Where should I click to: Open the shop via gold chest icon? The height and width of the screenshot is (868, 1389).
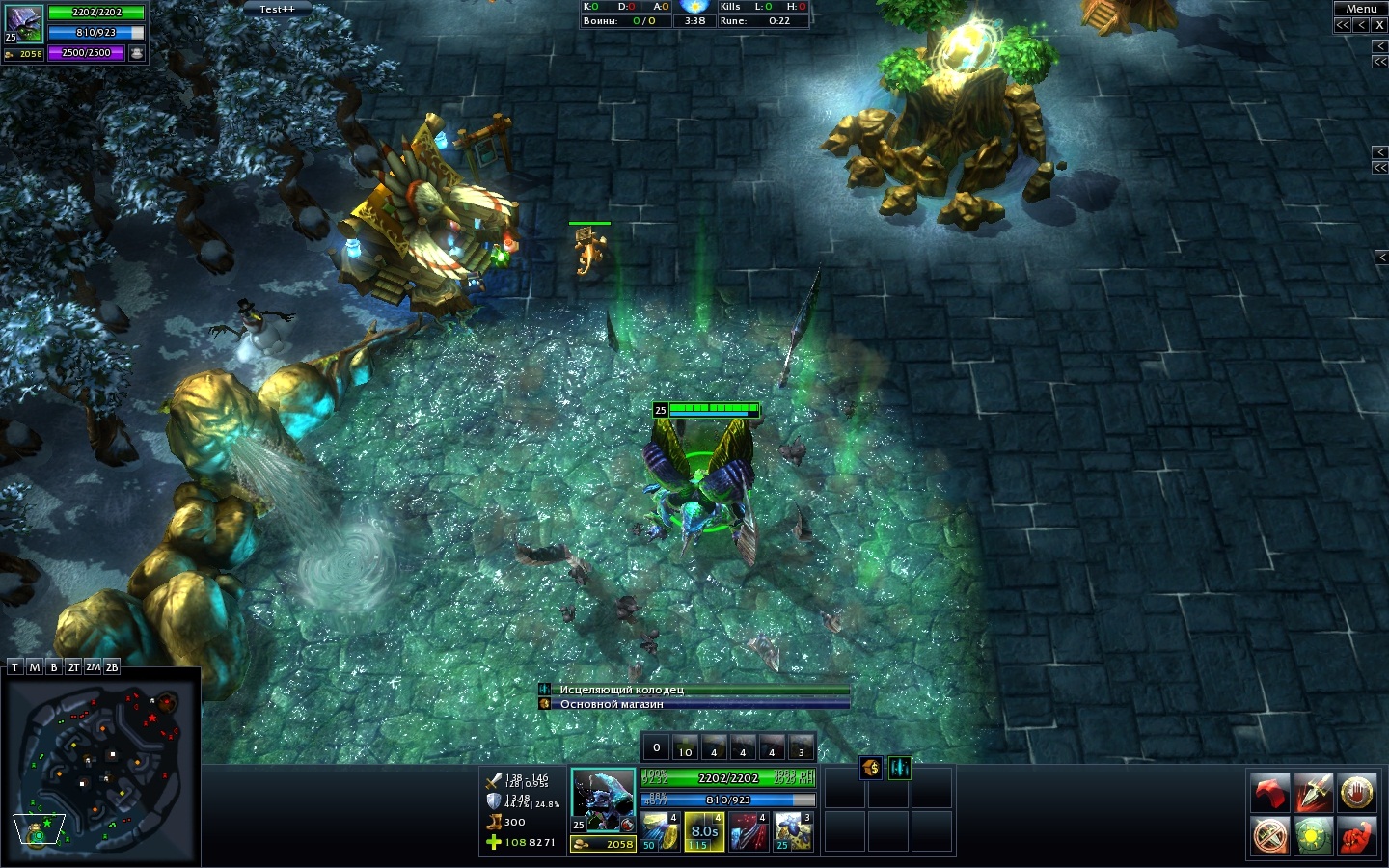(x=871, y=768)
